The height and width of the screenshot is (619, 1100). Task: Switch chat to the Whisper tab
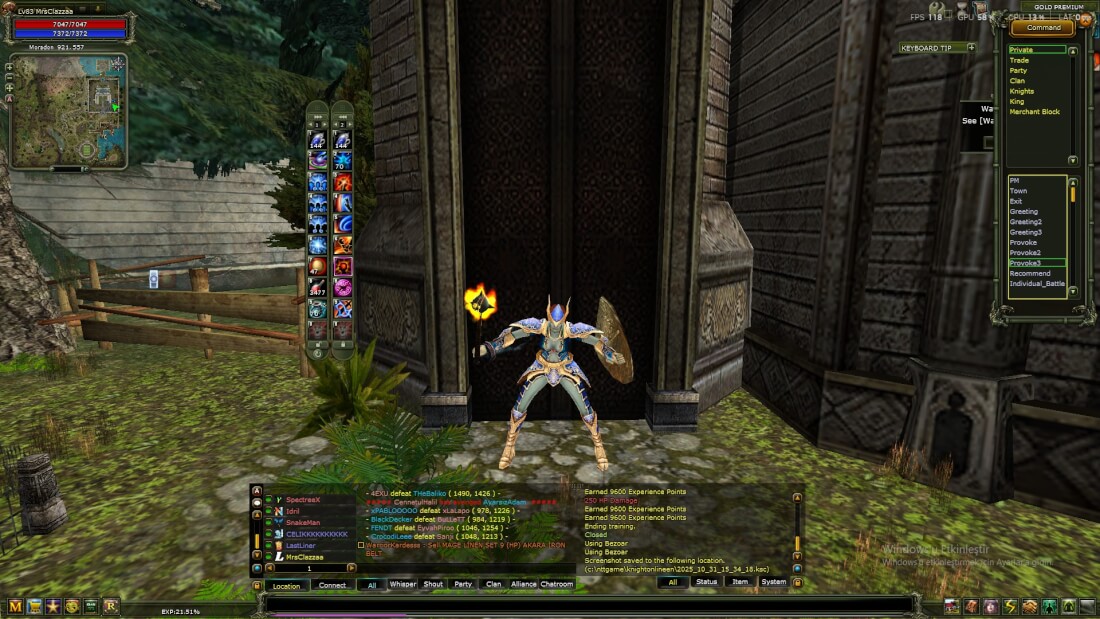pyautogui.click(x=403, y=584)
